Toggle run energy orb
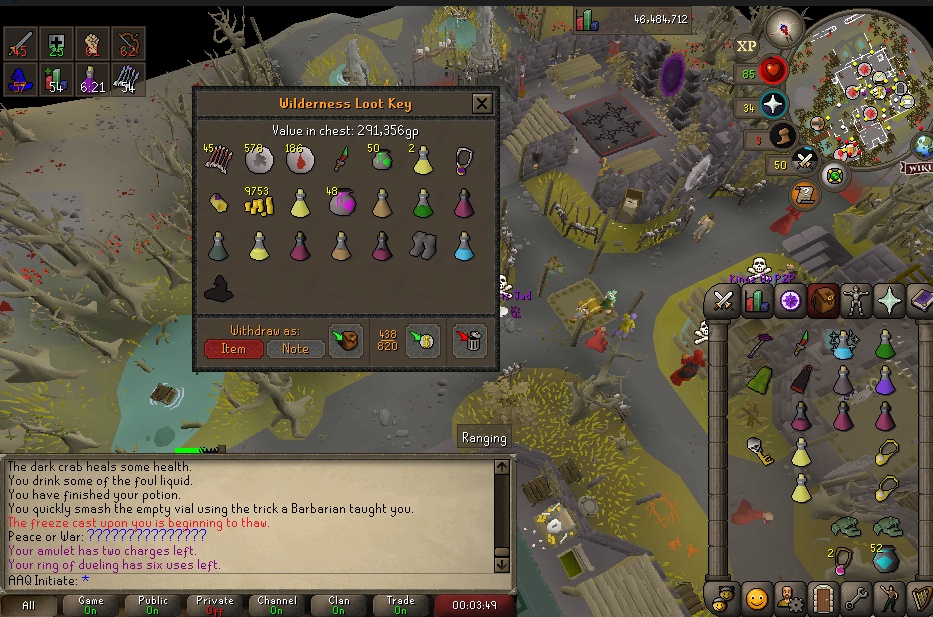This screenshot has height=617, width=933. 781,136
